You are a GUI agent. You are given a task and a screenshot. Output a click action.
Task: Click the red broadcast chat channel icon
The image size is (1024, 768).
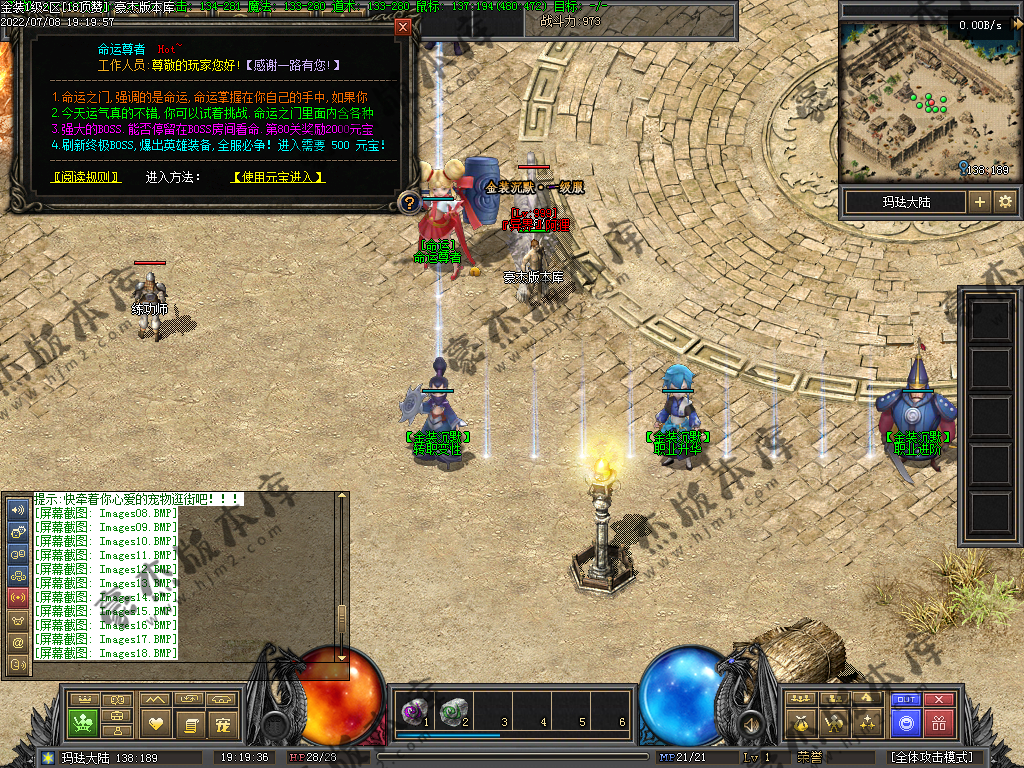[17, 597]
